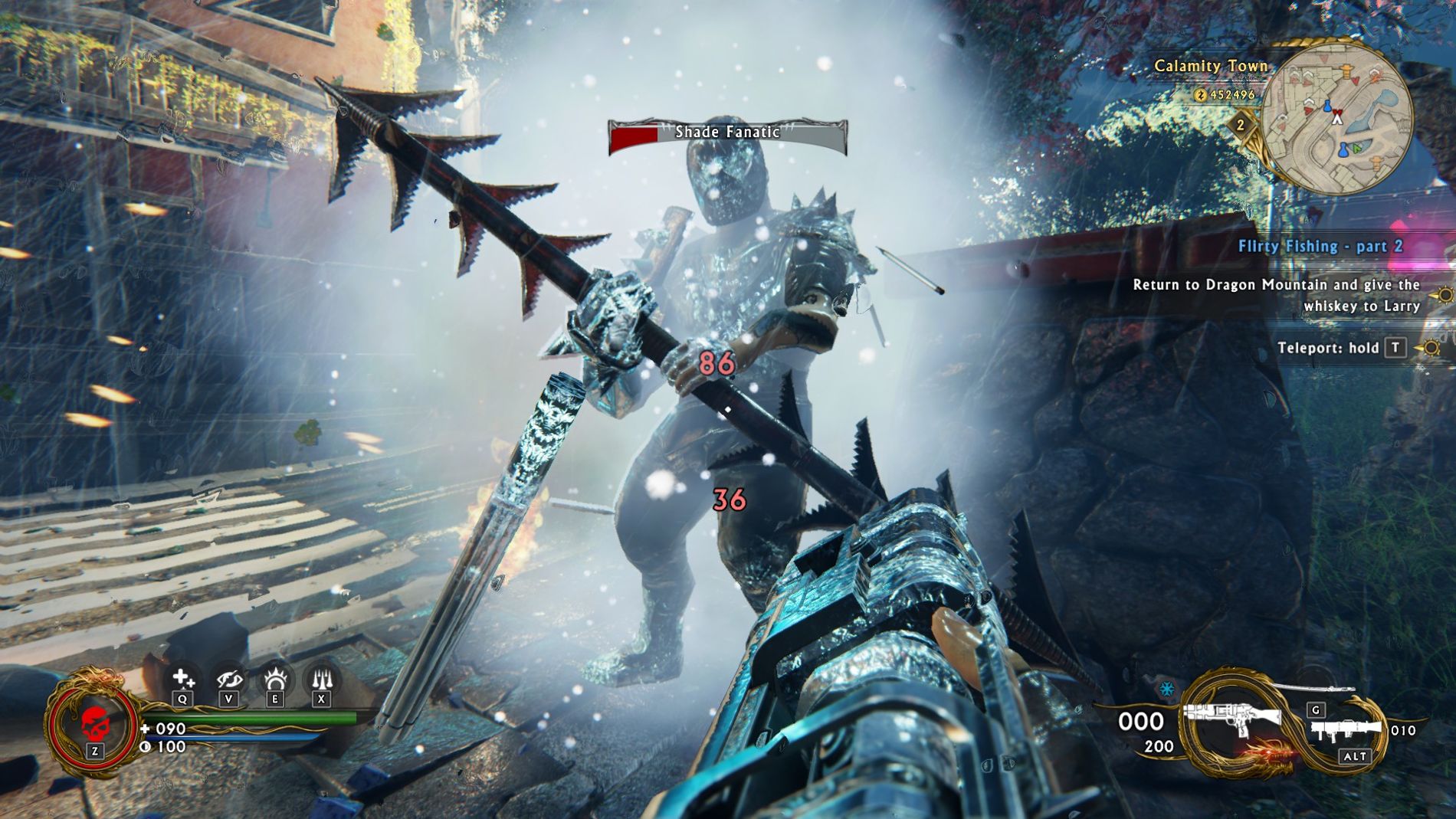
Task: Trigger the radiating burst ability icon
Action: coord(275,679)
